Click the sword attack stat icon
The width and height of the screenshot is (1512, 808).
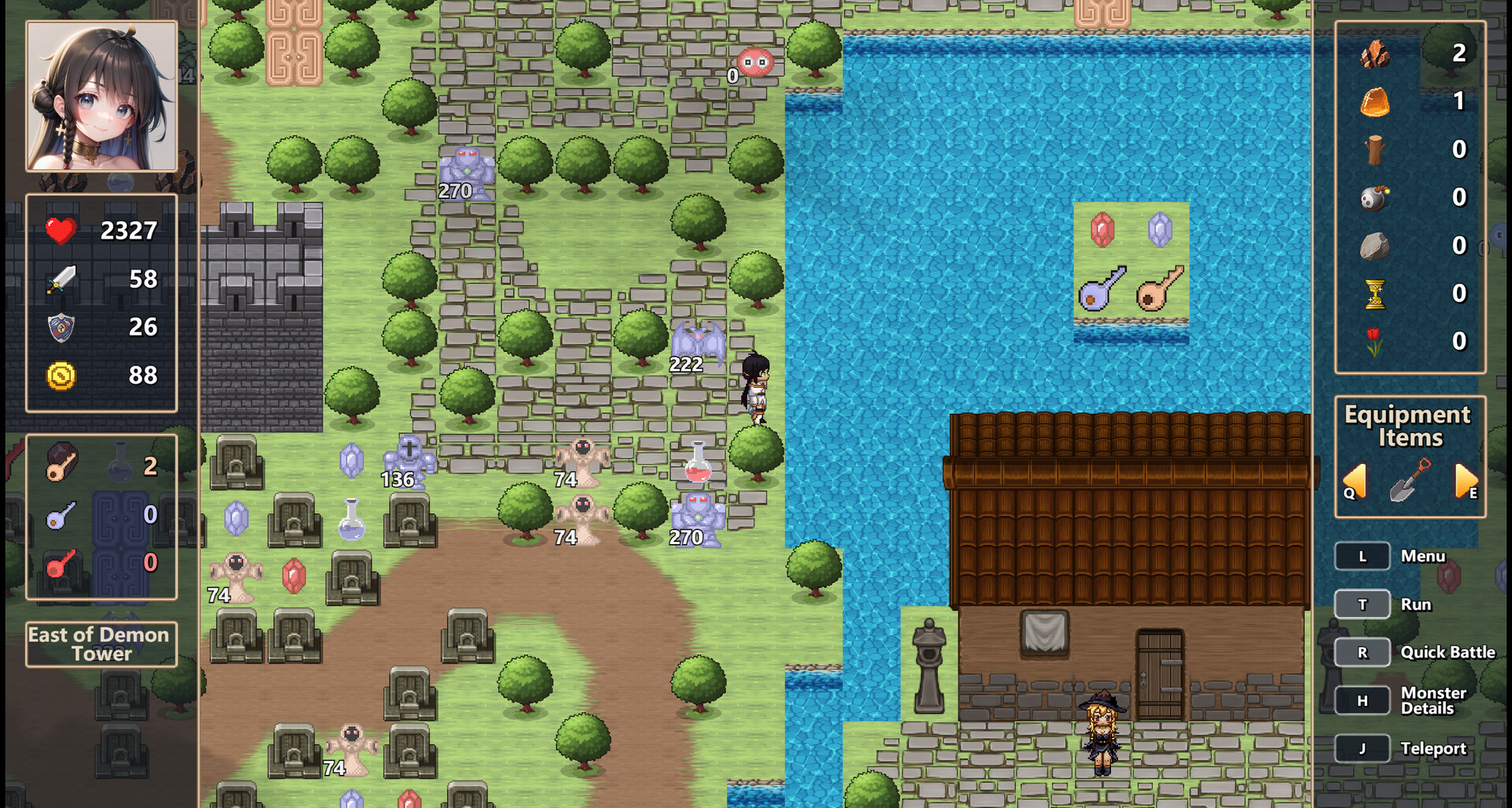59,279
